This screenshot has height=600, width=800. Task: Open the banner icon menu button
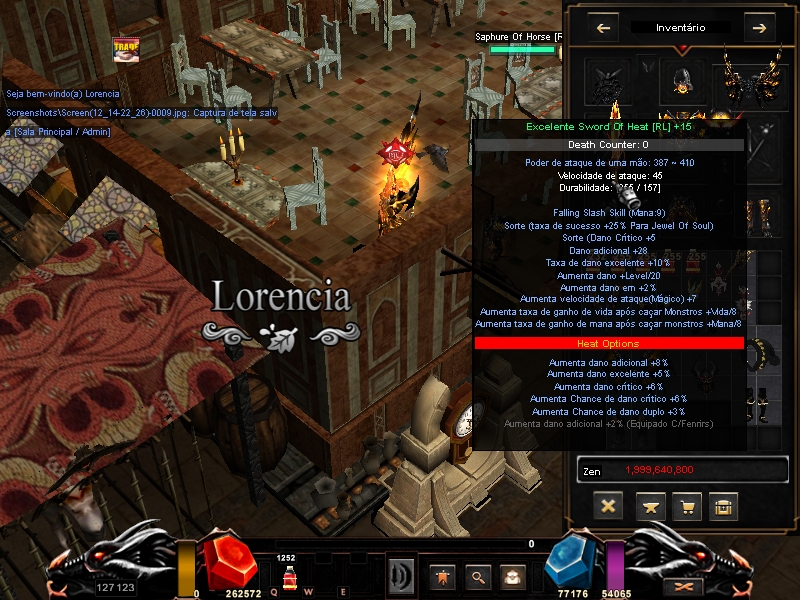click(x=440, y=576)
